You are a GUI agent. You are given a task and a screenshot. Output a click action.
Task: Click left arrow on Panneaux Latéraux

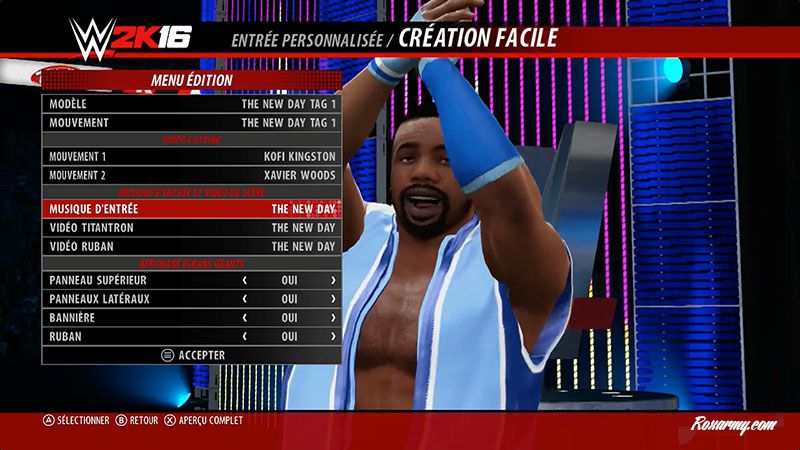click(x=246, y=299)
